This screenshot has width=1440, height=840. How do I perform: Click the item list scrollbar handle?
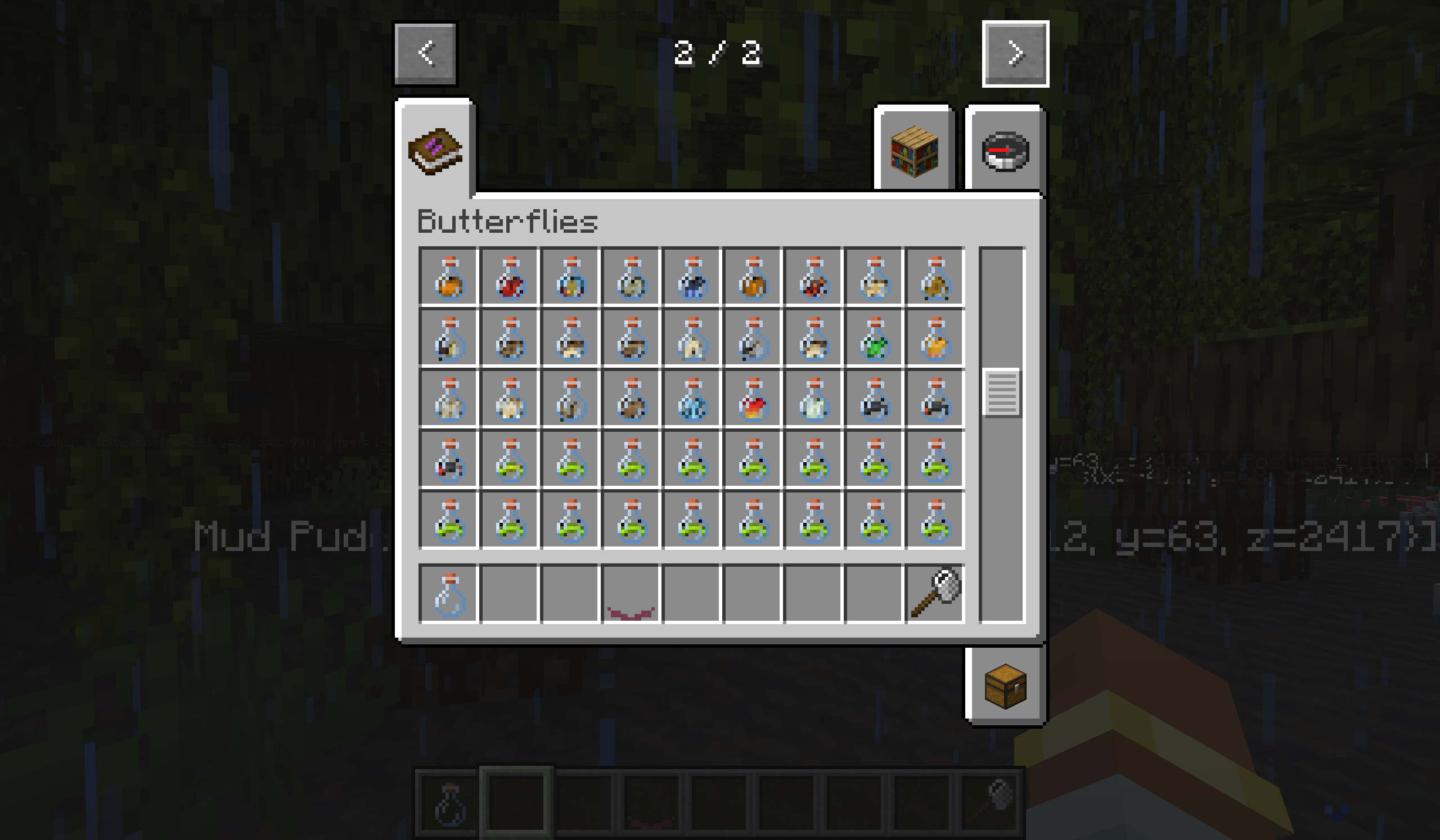tap(1001, 392)
